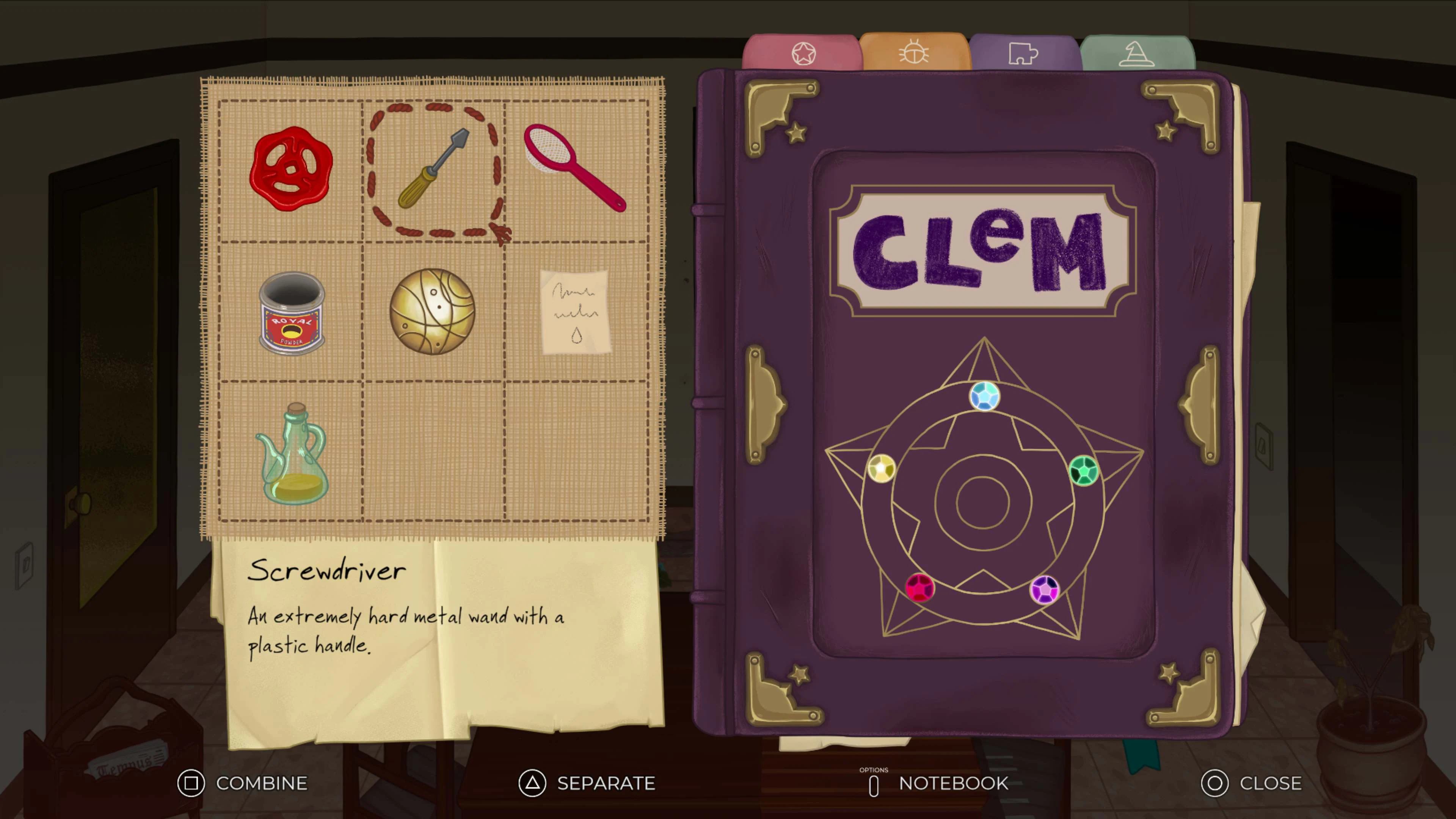Screen dimensions: 1456x819
Task: Deselect the highlighted Screwdriver item
Action: click(x=433, y=169)
